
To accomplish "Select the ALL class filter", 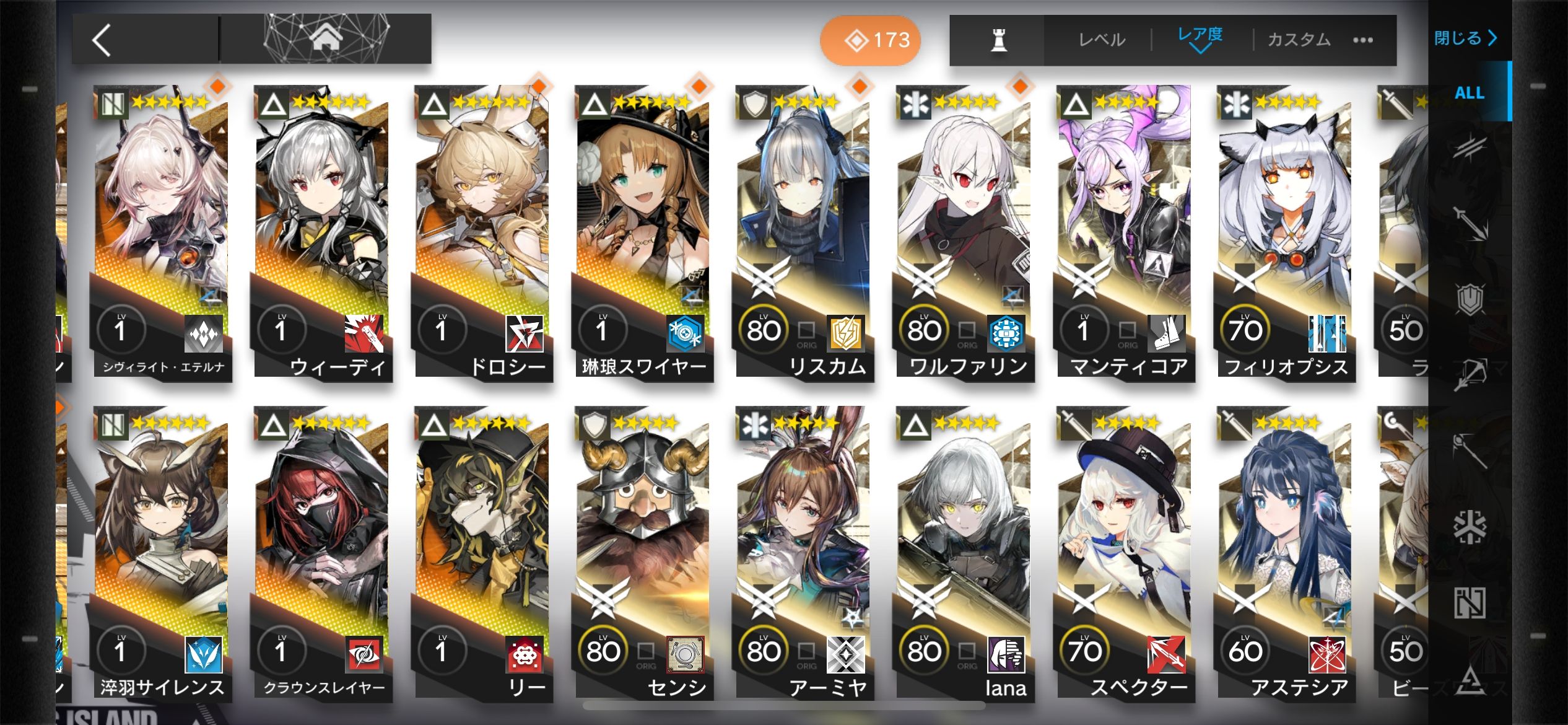I will click(1469, 93).
